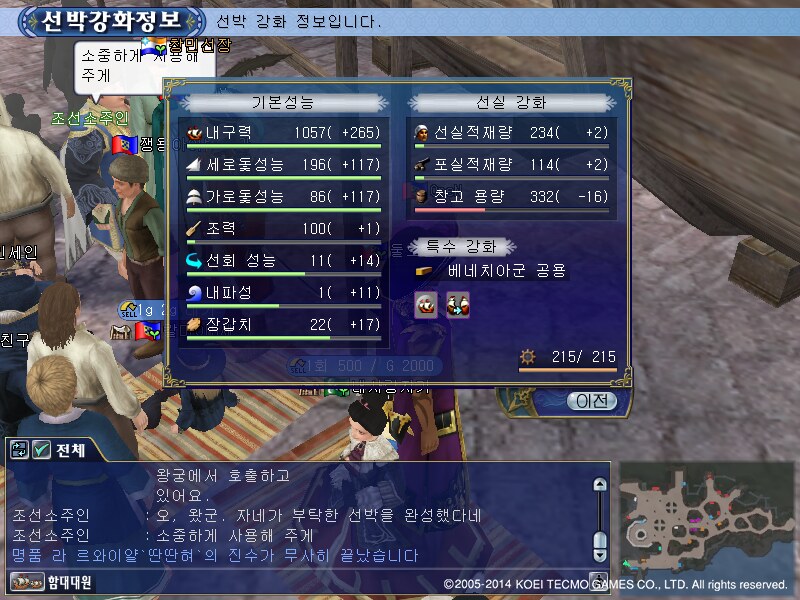Screen dimensions: 800x600
Task: Select the first ship special enhancement icon
Action: 427,305
